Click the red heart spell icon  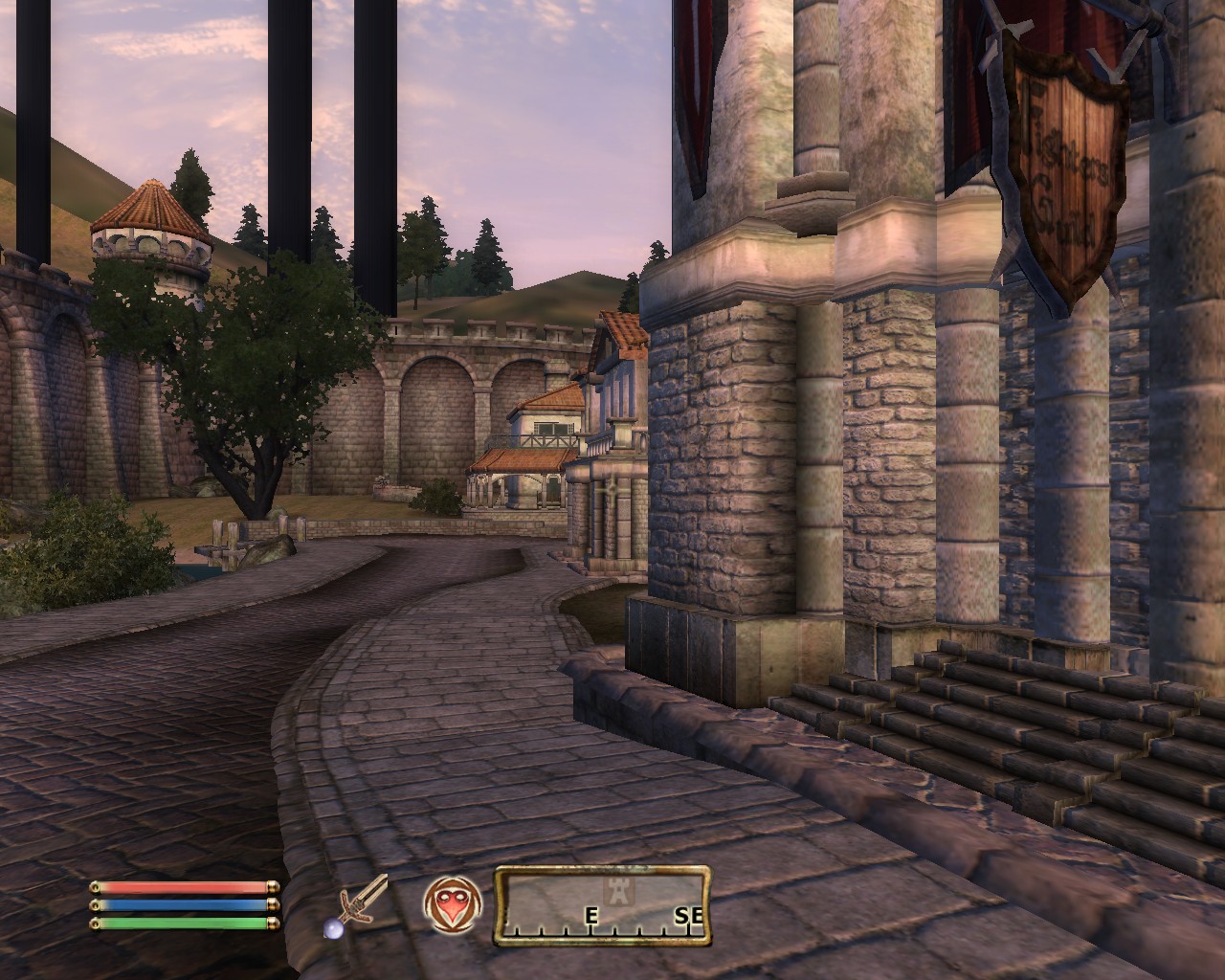453,904
